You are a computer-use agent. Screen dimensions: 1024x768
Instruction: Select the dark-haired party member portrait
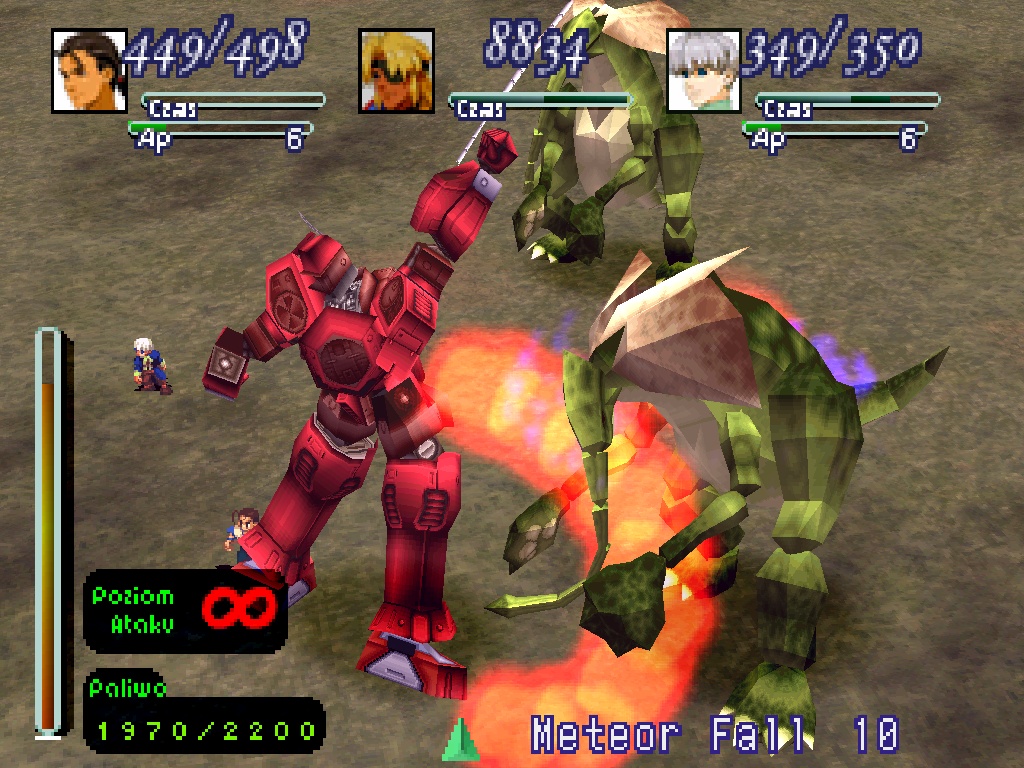coord(89,70)
